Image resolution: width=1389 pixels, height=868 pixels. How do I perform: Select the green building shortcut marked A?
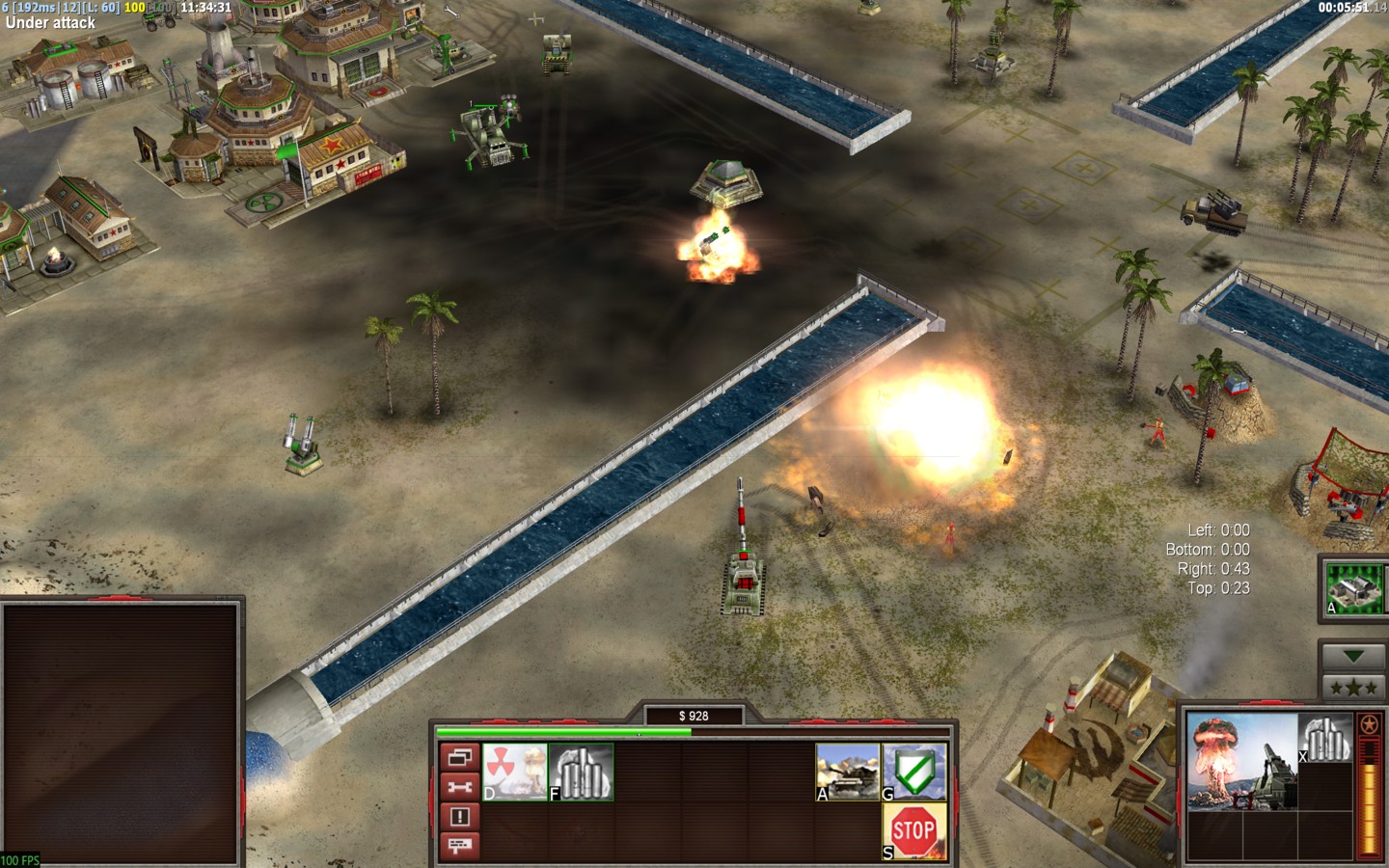coord(1354,586)
